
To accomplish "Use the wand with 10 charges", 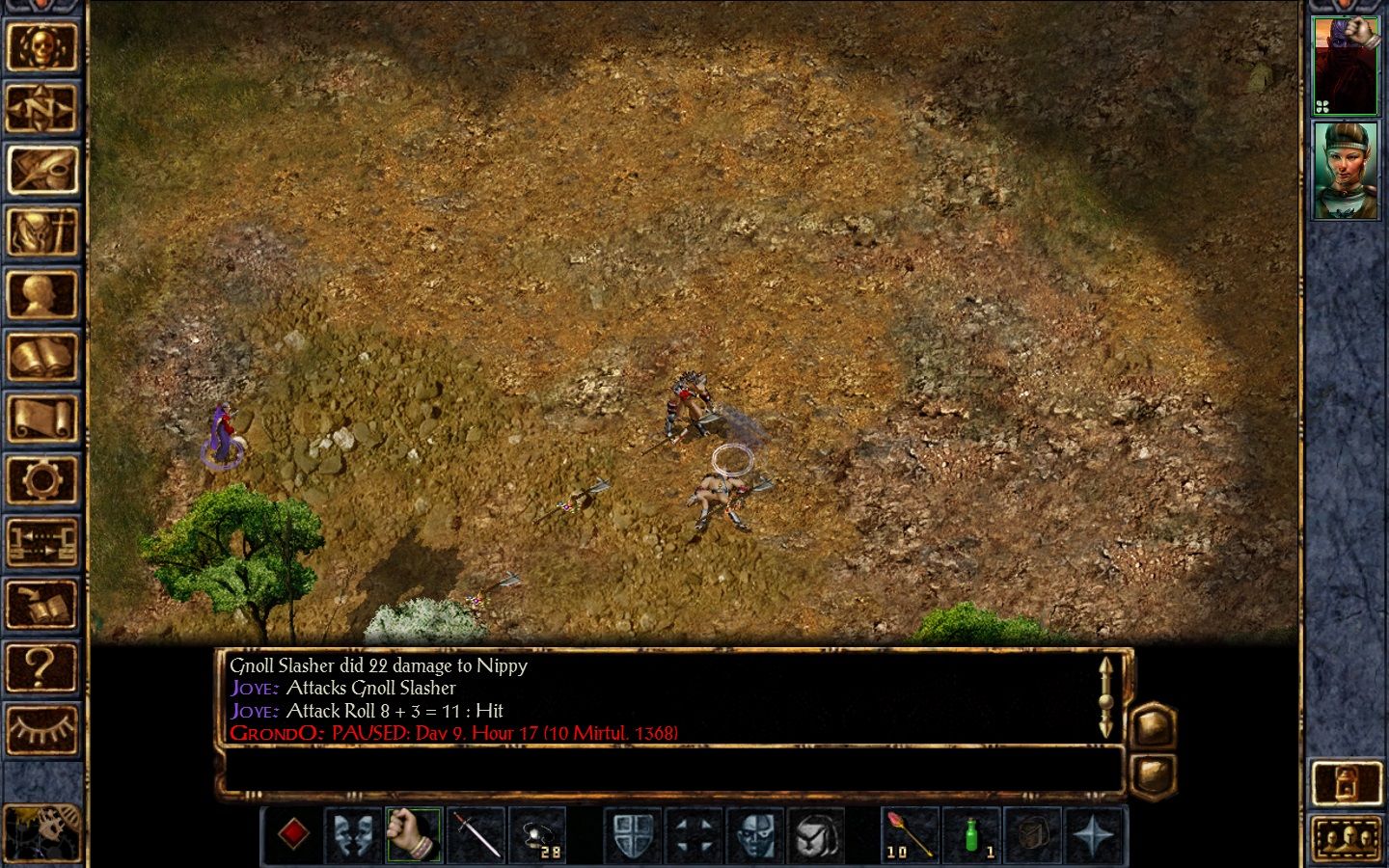I will point(910,833).
